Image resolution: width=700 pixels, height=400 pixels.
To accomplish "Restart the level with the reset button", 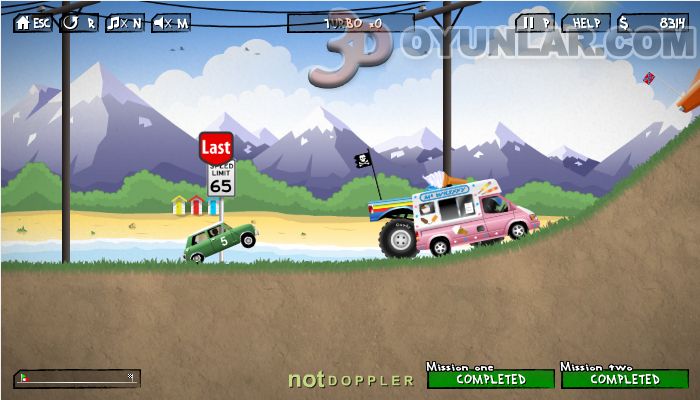I will 79,22.
